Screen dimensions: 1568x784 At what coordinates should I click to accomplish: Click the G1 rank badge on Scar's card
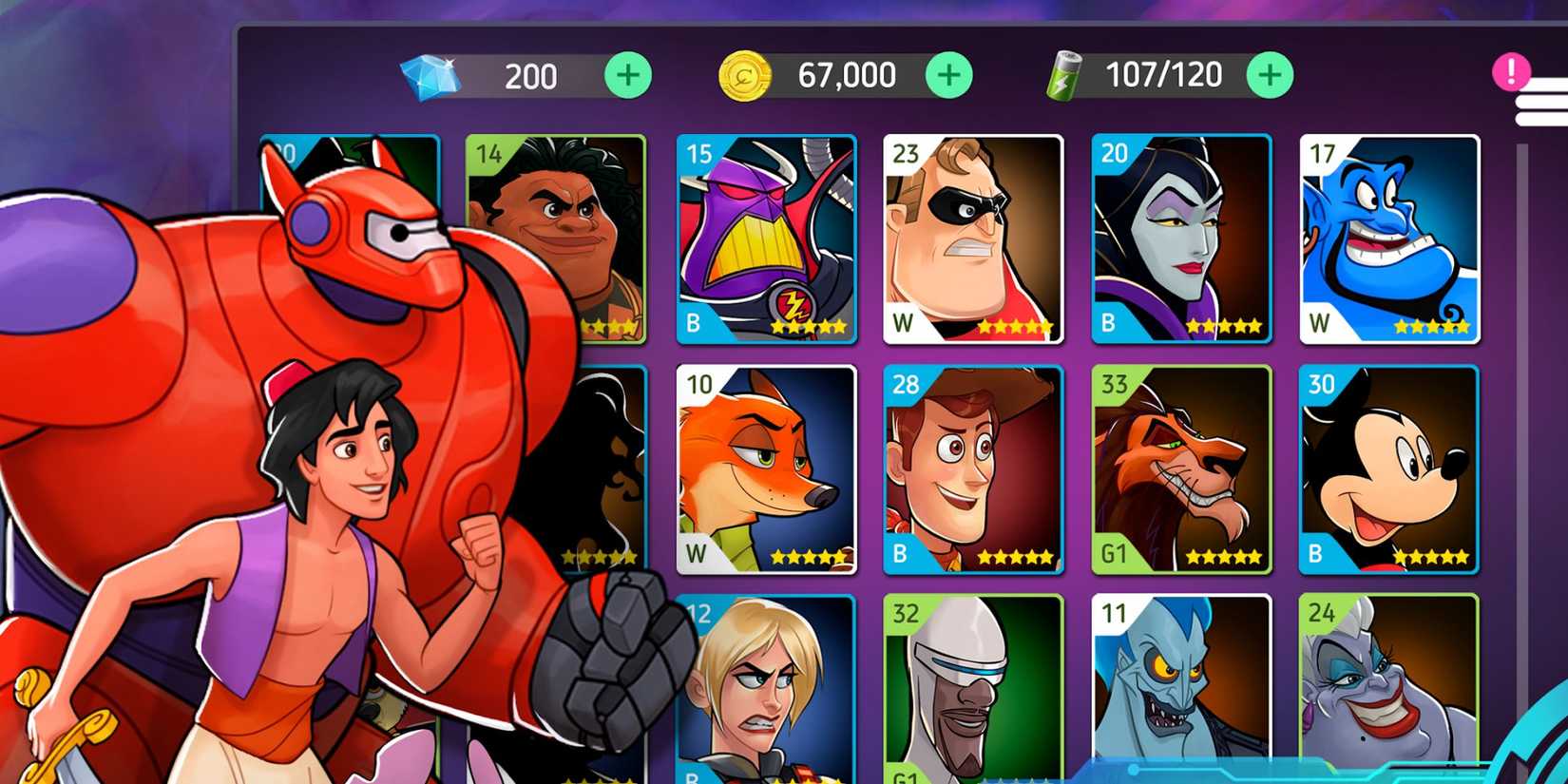1114,555
